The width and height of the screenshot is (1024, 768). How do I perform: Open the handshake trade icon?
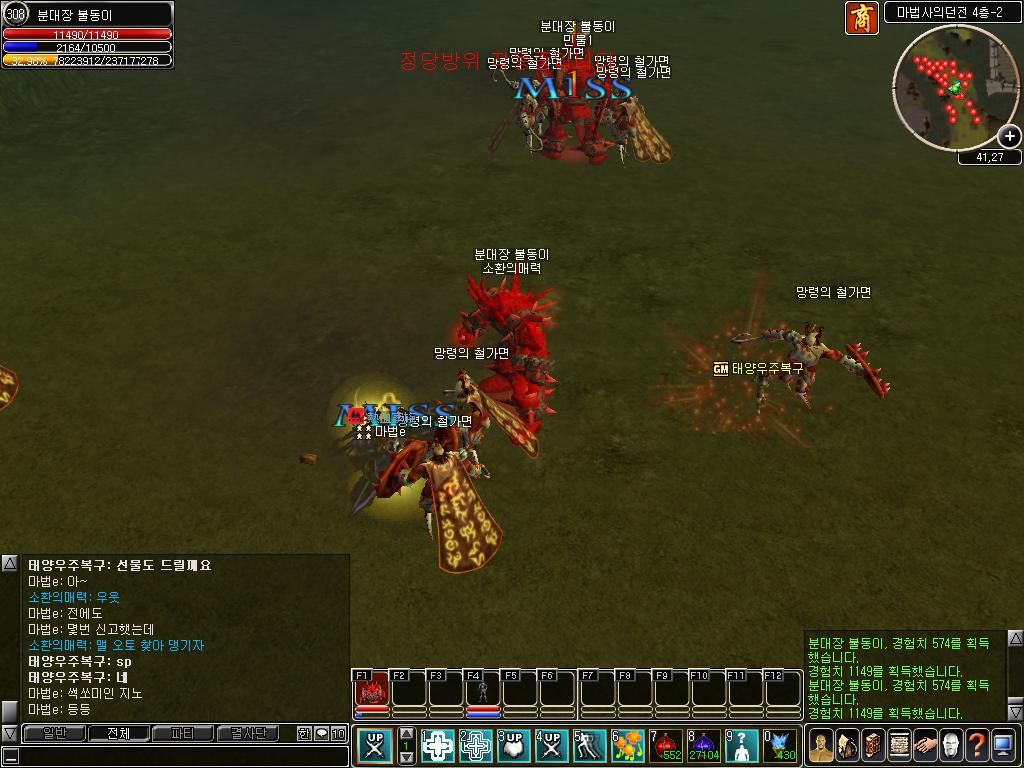click(x=925, y=745)
